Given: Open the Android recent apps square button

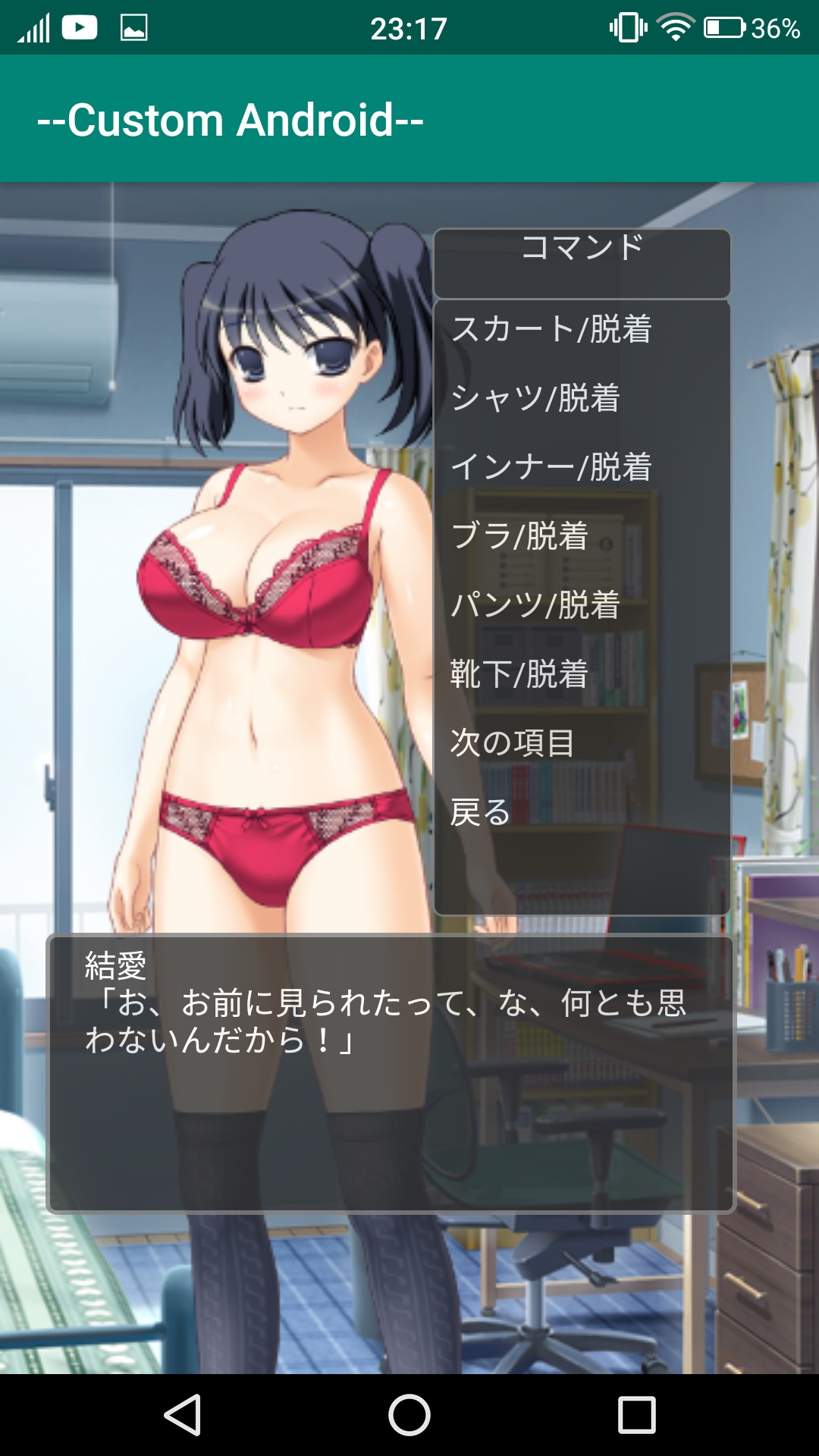Looking at the screenshot, I should click(x=636, y=1415).
